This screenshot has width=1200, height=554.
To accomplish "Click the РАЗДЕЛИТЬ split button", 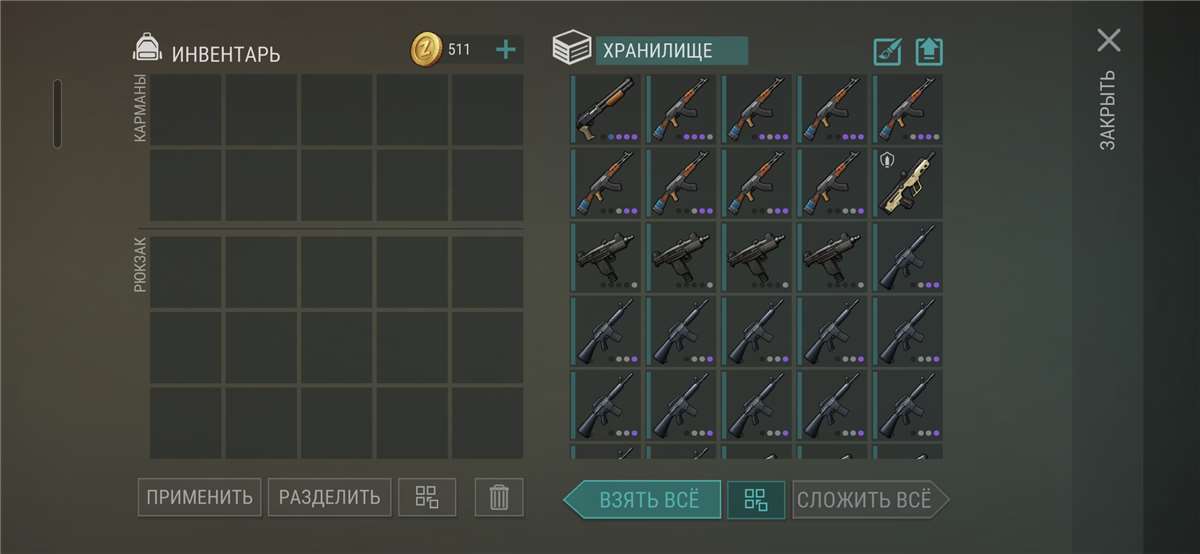I will tap(329, 497).
